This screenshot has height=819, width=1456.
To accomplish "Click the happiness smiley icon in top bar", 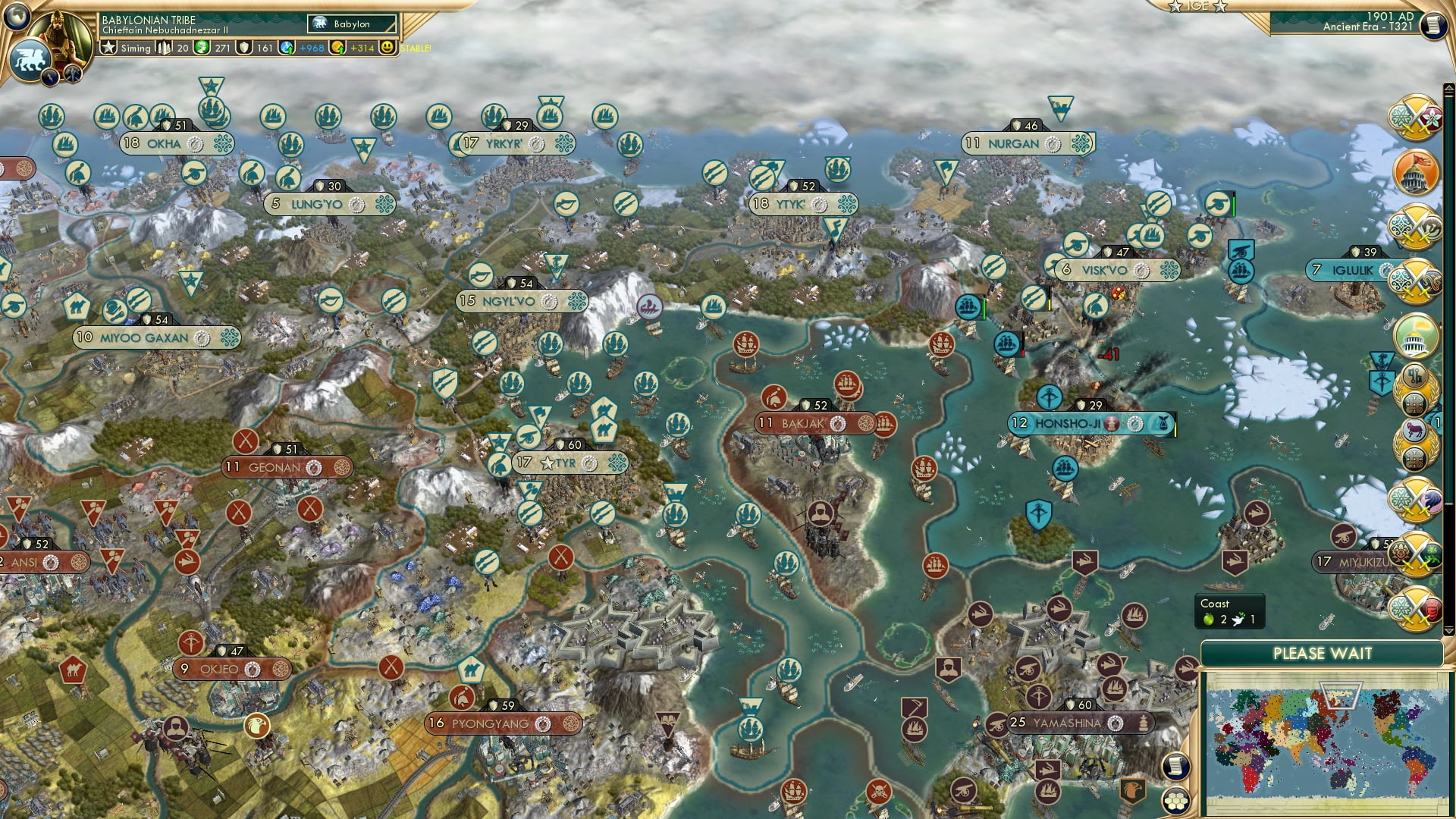I will click(x=388, y=49).
